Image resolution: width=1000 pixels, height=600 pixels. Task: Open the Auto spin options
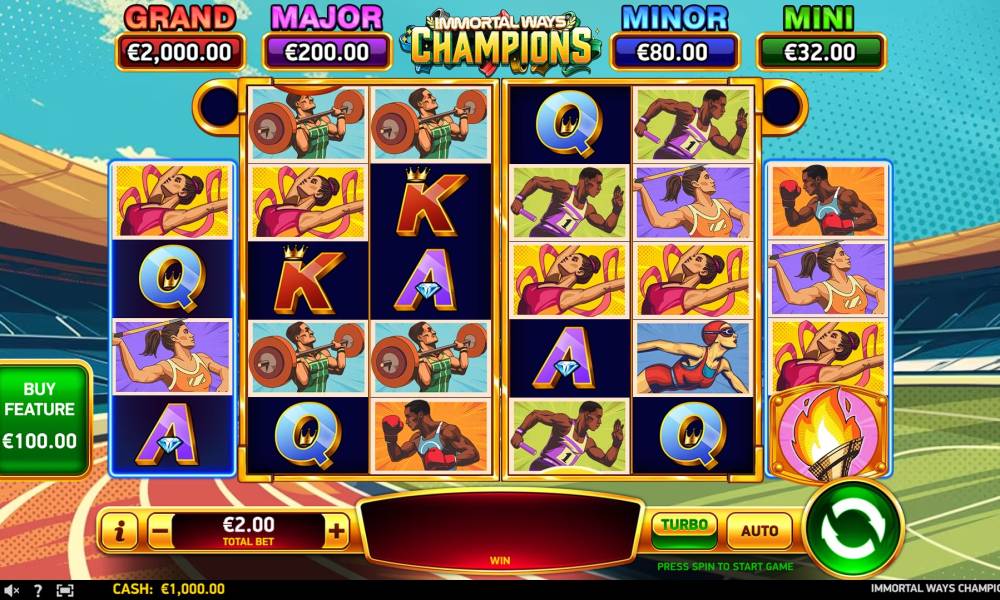tap(759, 531)
